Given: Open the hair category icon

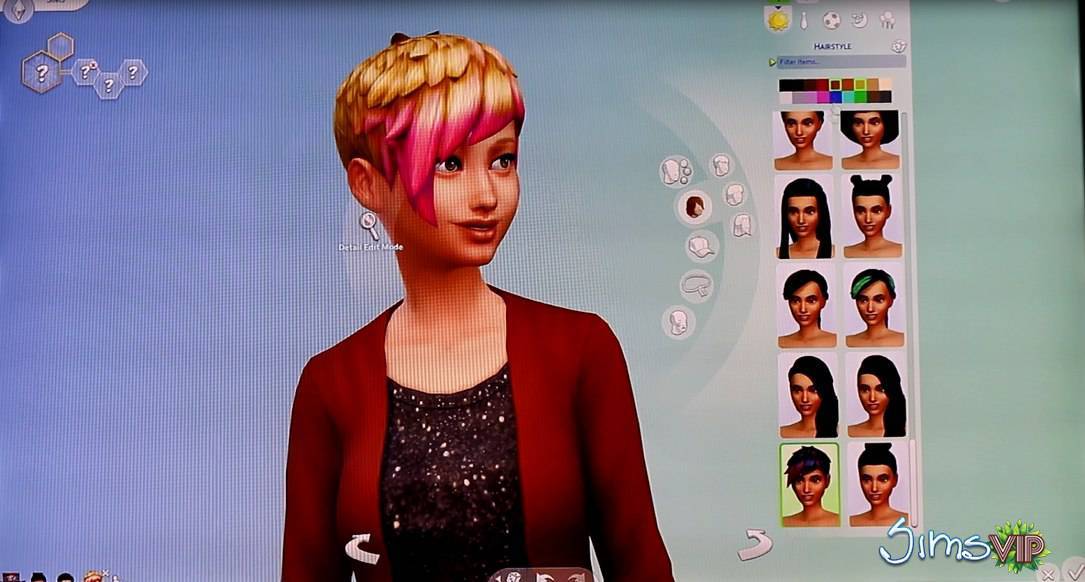Looking at the screenshot, I should pos(693,207).
